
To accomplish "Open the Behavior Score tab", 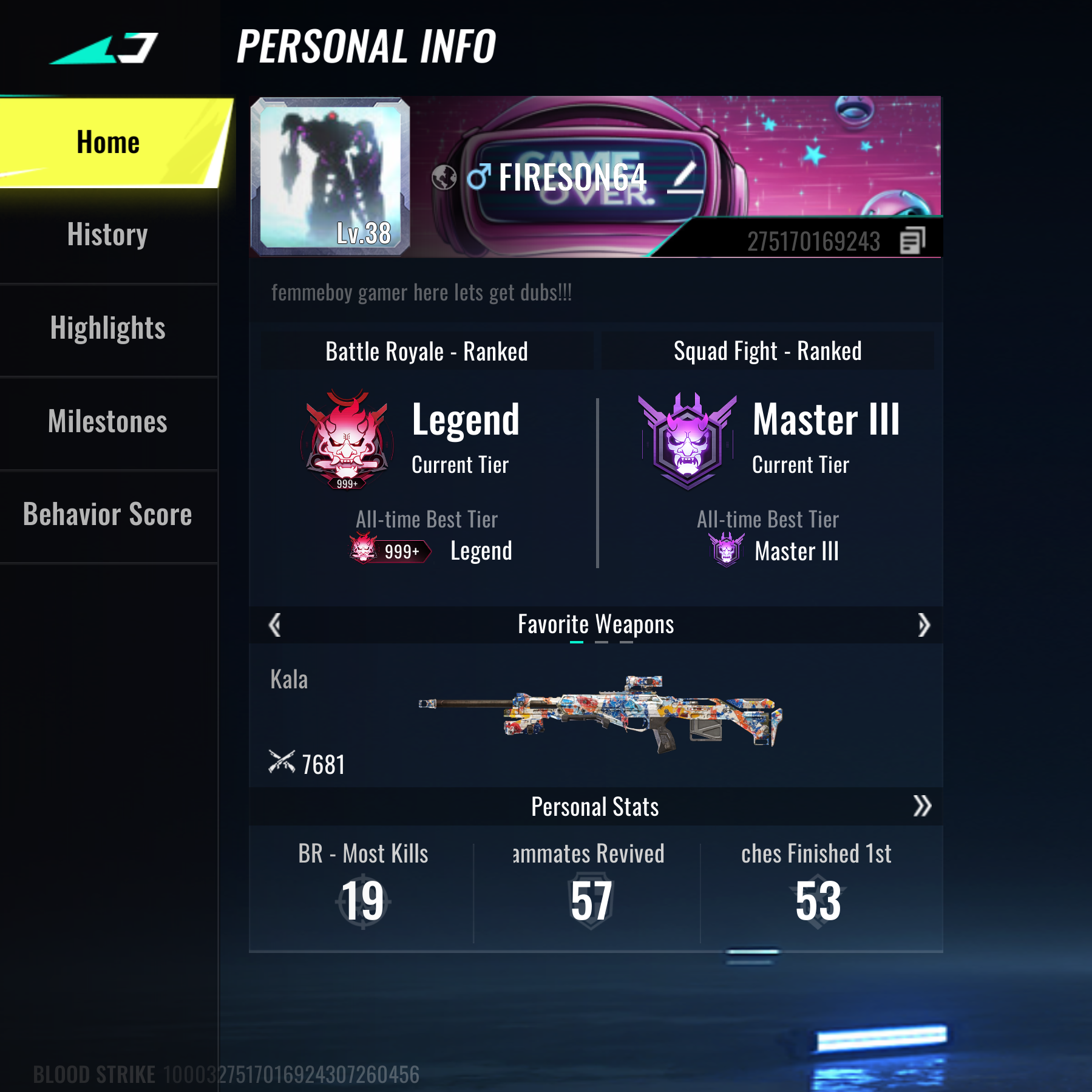I will tap(108, 515).
